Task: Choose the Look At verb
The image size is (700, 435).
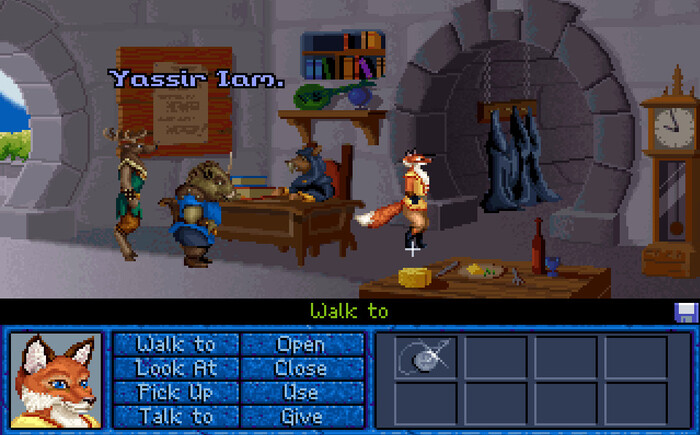Action: click(175, 369)
